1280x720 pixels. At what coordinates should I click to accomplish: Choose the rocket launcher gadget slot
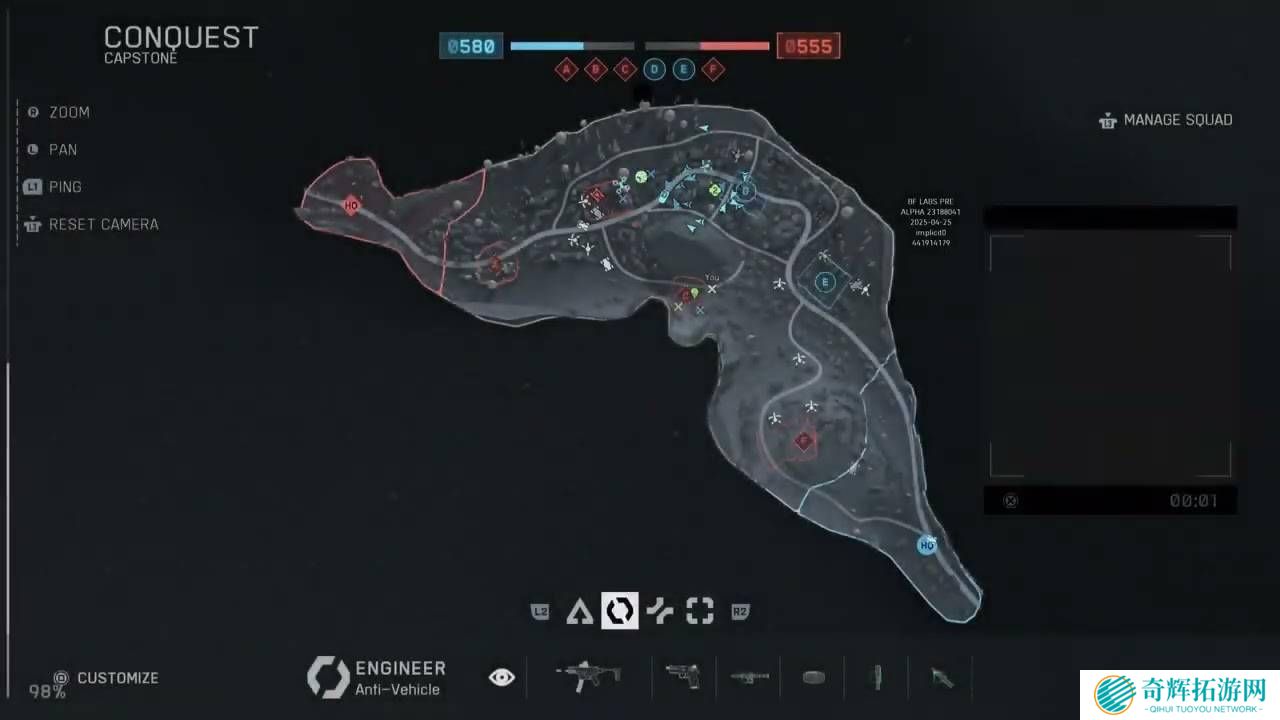[749, 677]
